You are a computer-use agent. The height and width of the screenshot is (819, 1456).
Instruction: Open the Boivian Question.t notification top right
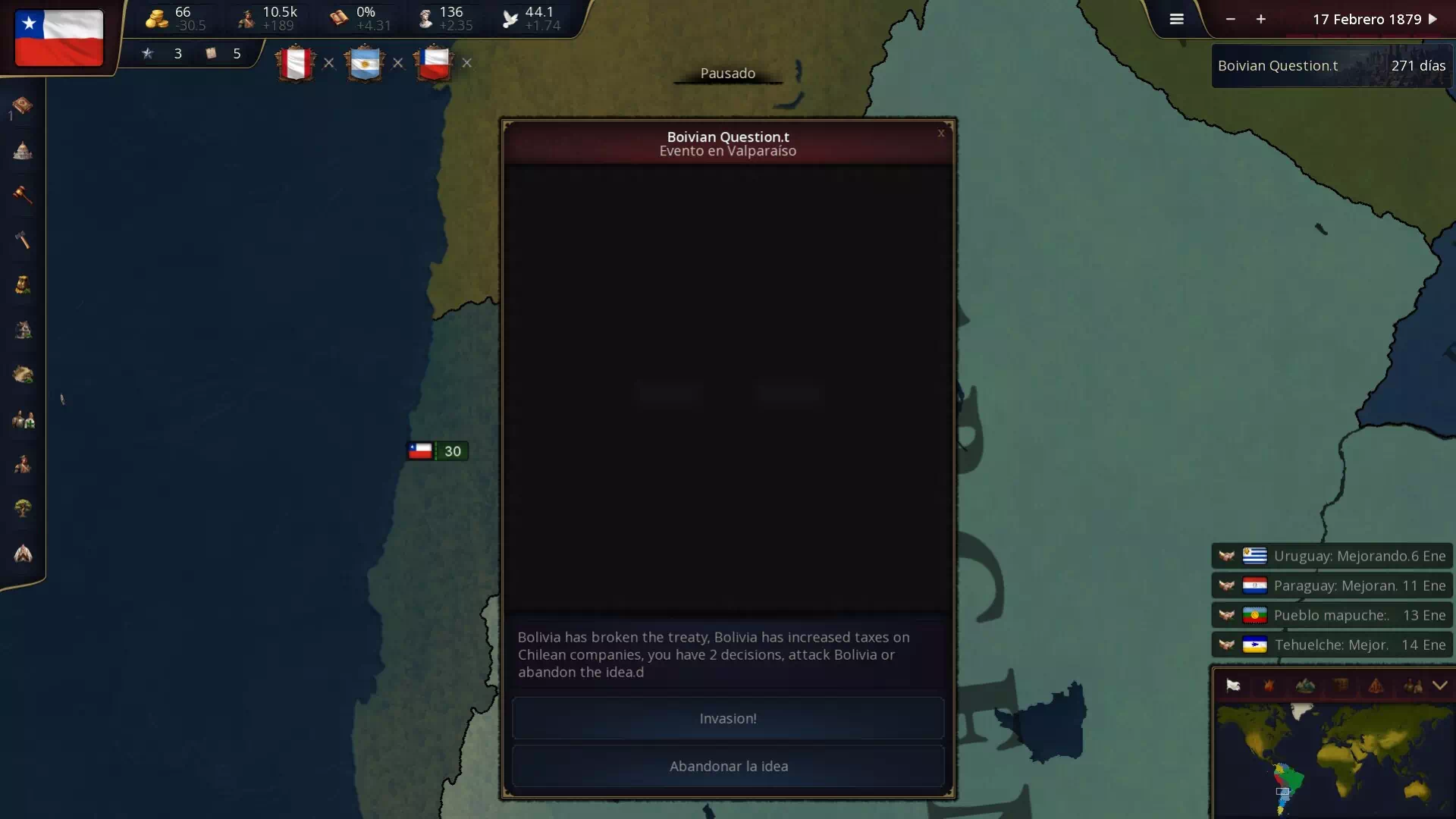(x=1331, y=65)
